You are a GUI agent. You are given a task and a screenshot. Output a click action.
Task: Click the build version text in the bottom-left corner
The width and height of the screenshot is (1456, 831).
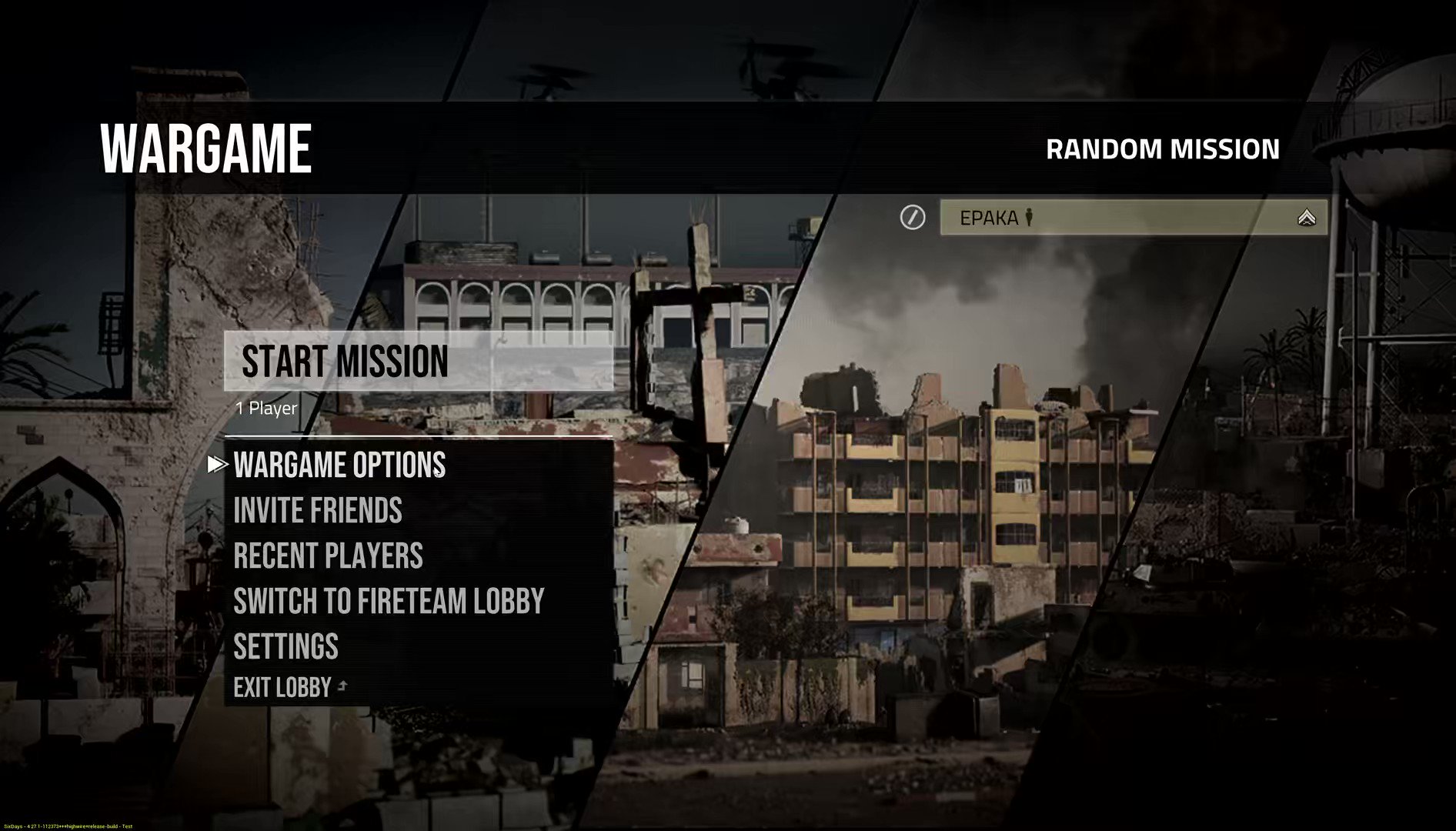pos(68,826)
